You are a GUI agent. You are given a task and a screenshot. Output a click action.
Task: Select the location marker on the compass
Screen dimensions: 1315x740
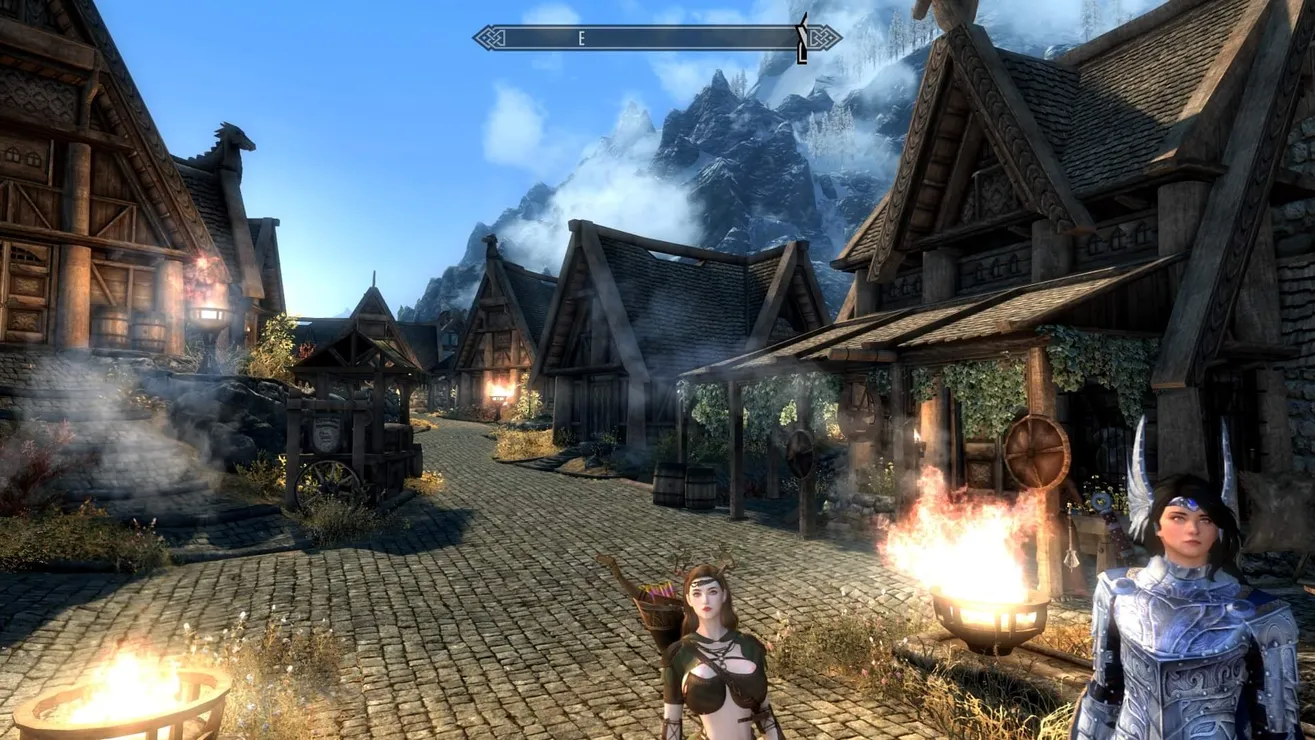(802, 39)
